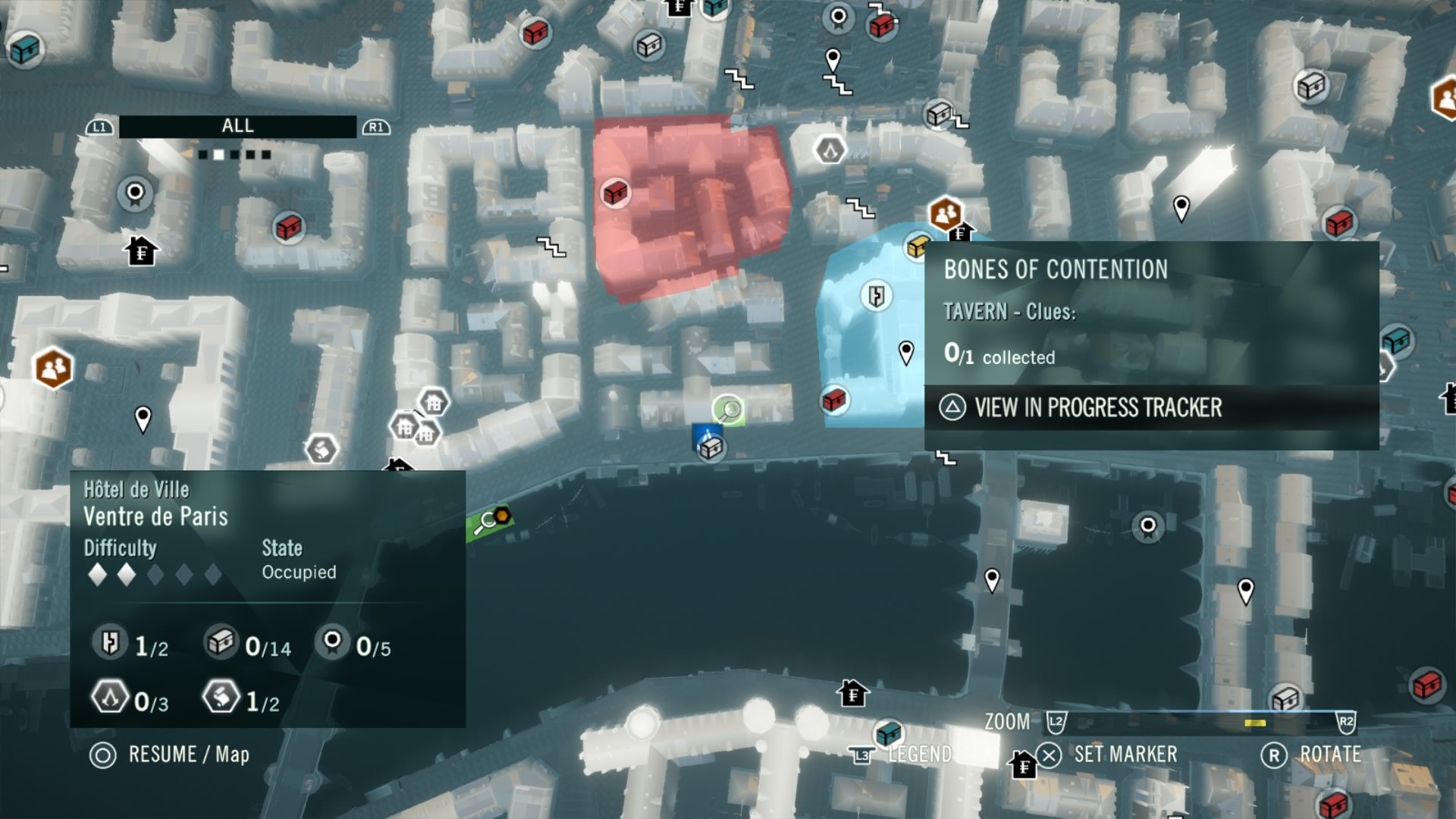Click the blue player location marker
Viewport: 1456px width, 819px height.
point(707,435)
